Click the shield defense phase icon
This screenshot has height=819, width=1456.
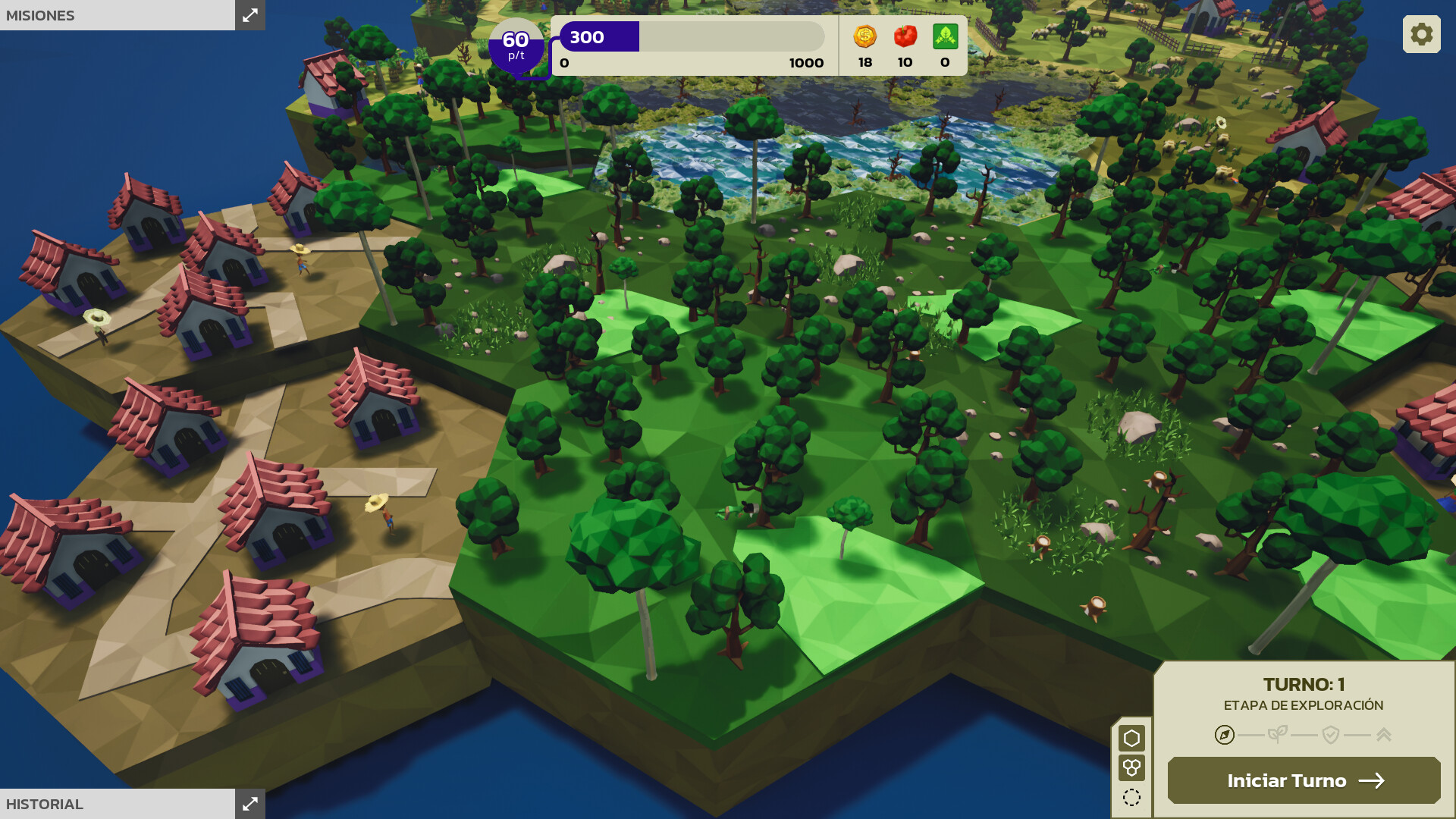point(1329,734)
